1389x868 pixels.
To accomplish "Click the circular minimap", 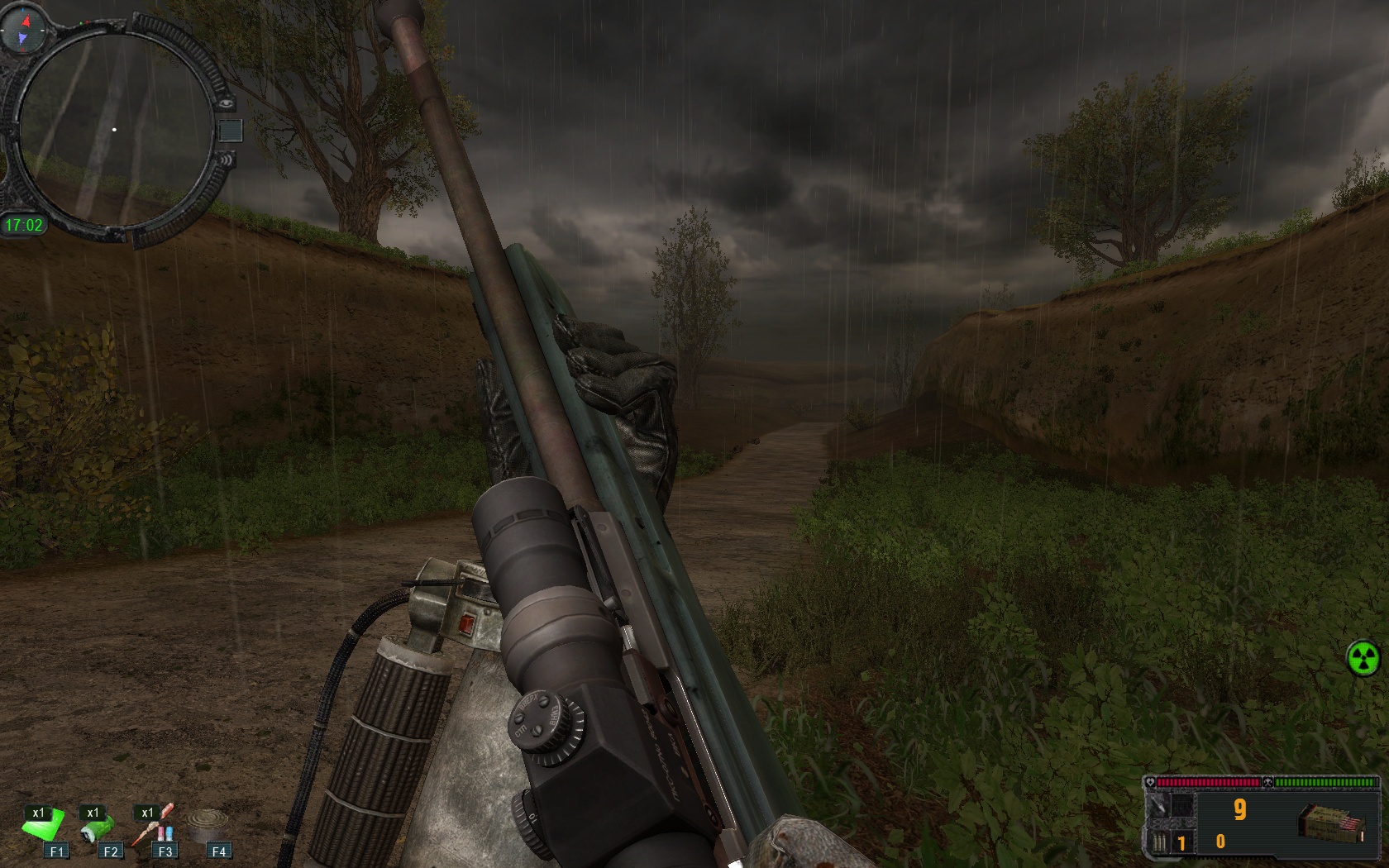I will point(114,131).
